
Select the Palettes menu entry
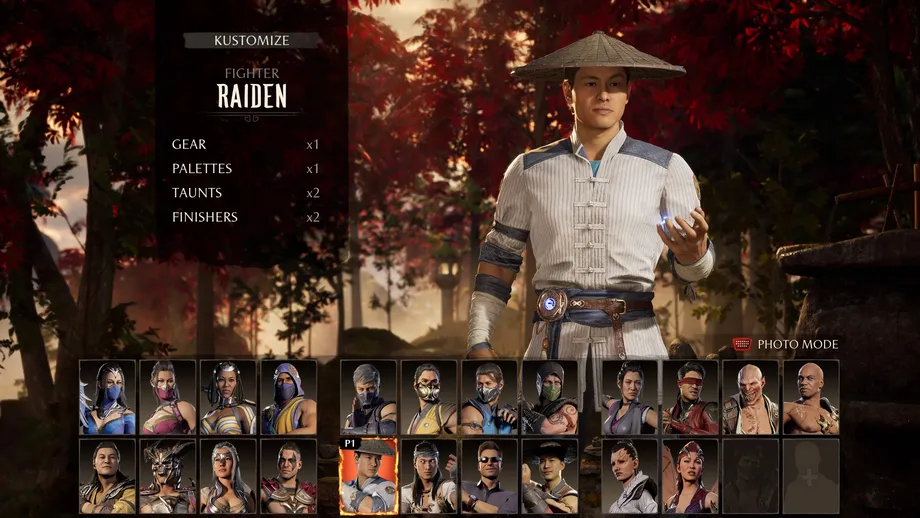coord(202,168)
